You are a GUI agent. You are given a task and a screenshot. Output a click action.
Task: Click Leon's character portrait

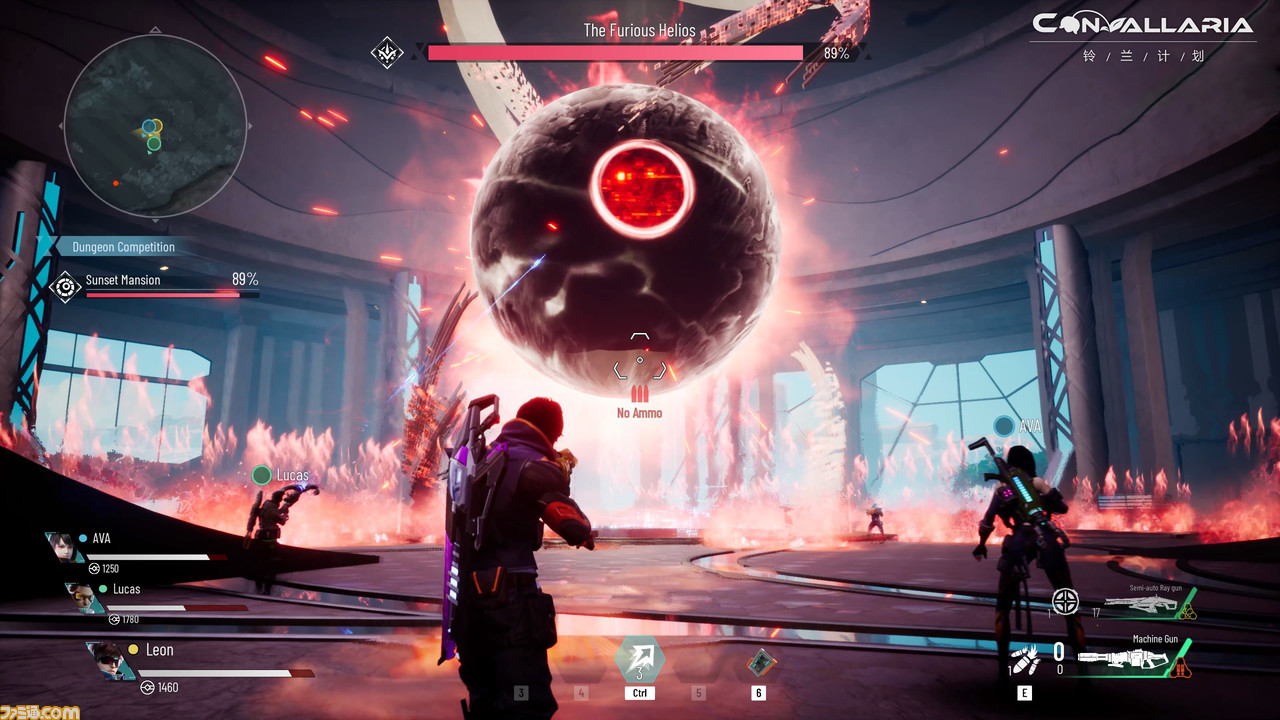coord(109,661)
